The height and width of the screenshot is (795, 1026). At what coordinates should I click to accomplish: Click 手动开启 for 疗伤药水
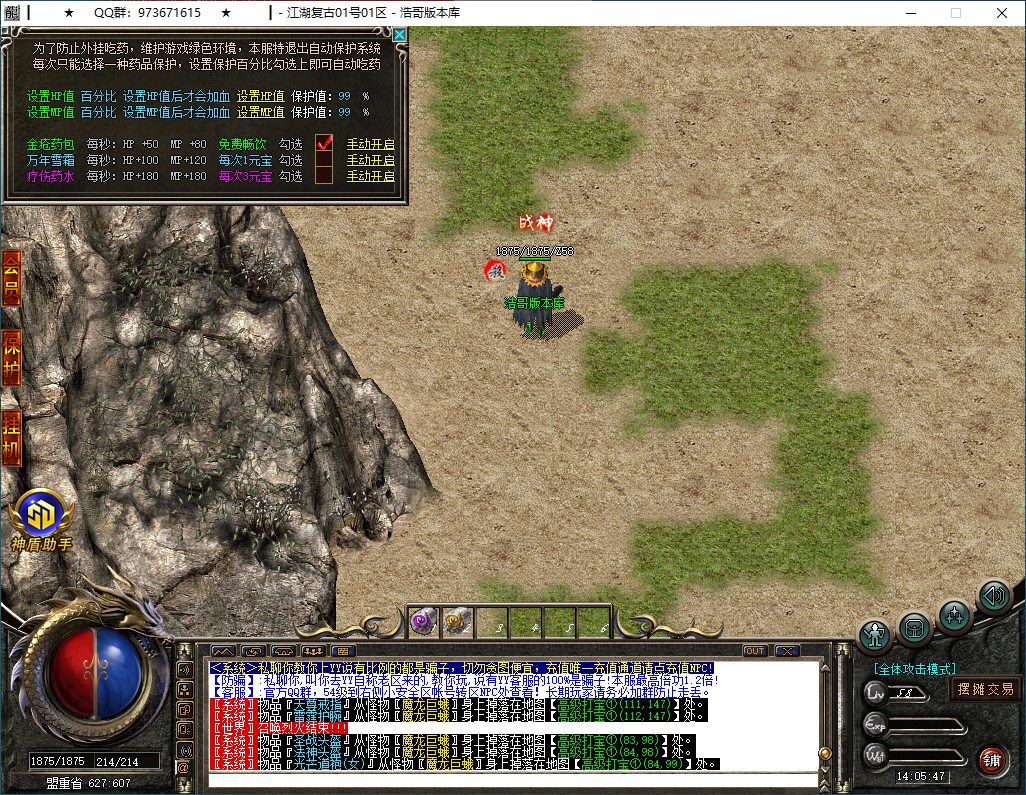[x=370, y=176]
